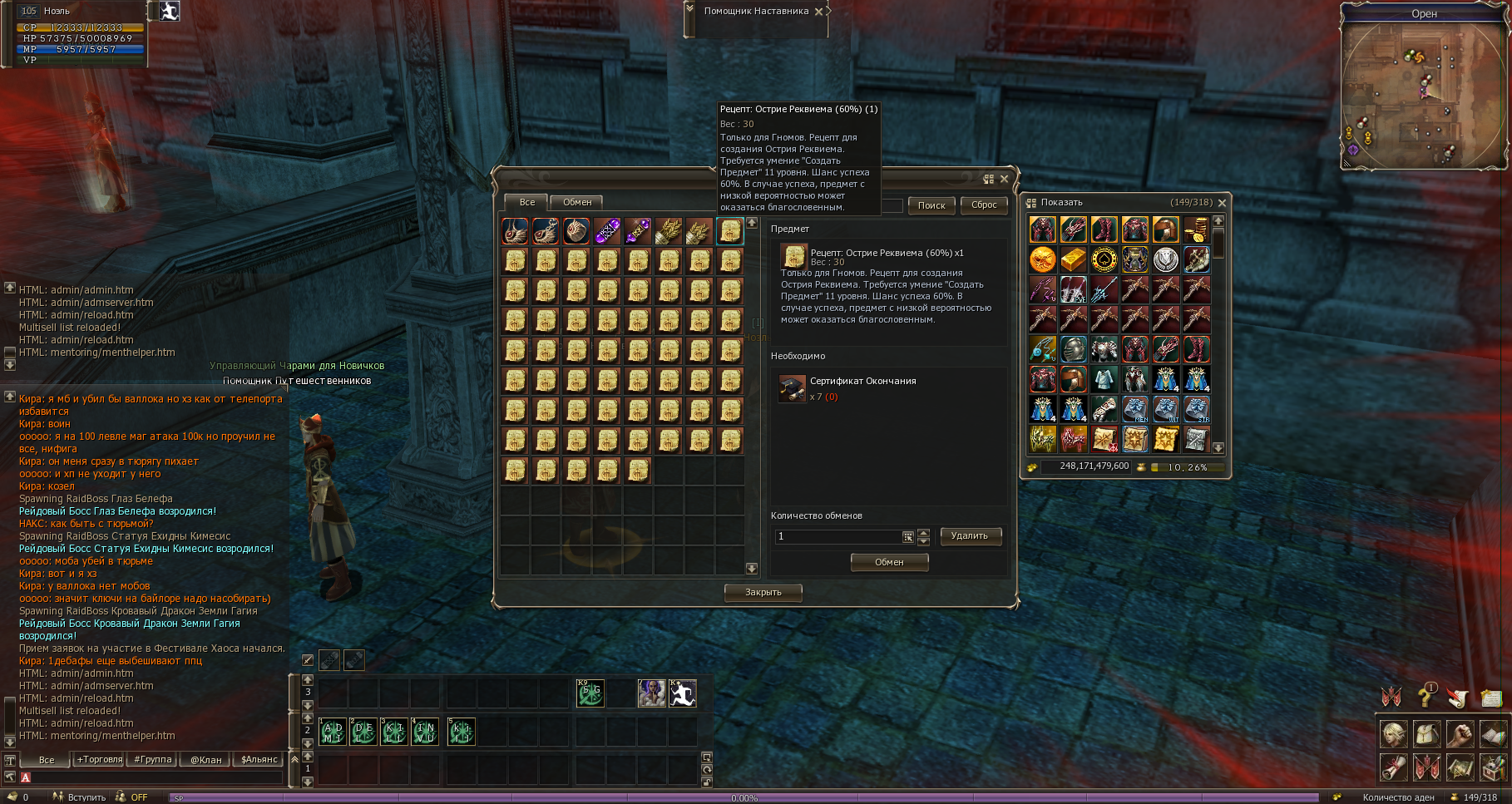Click the Удалить button
Viewport: 1512px width, 804px height.
[970, 536]
